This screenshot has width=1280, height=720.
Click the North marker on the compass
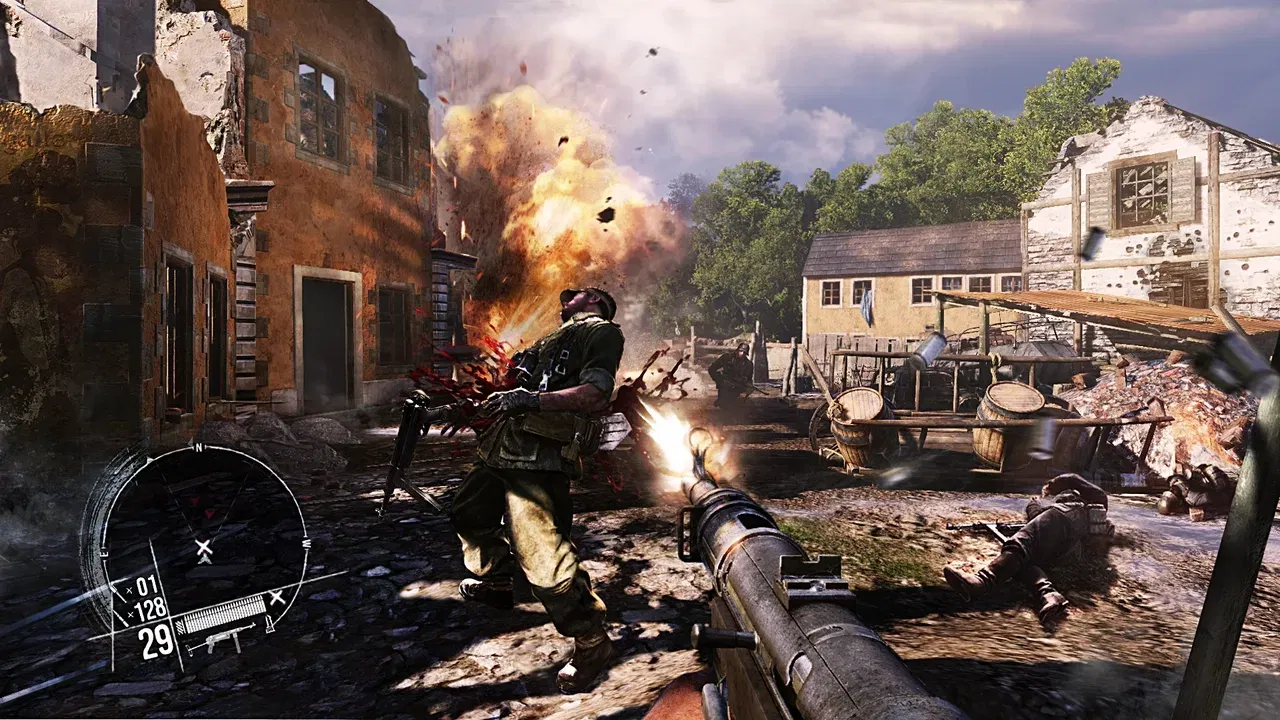click(198, 446)
